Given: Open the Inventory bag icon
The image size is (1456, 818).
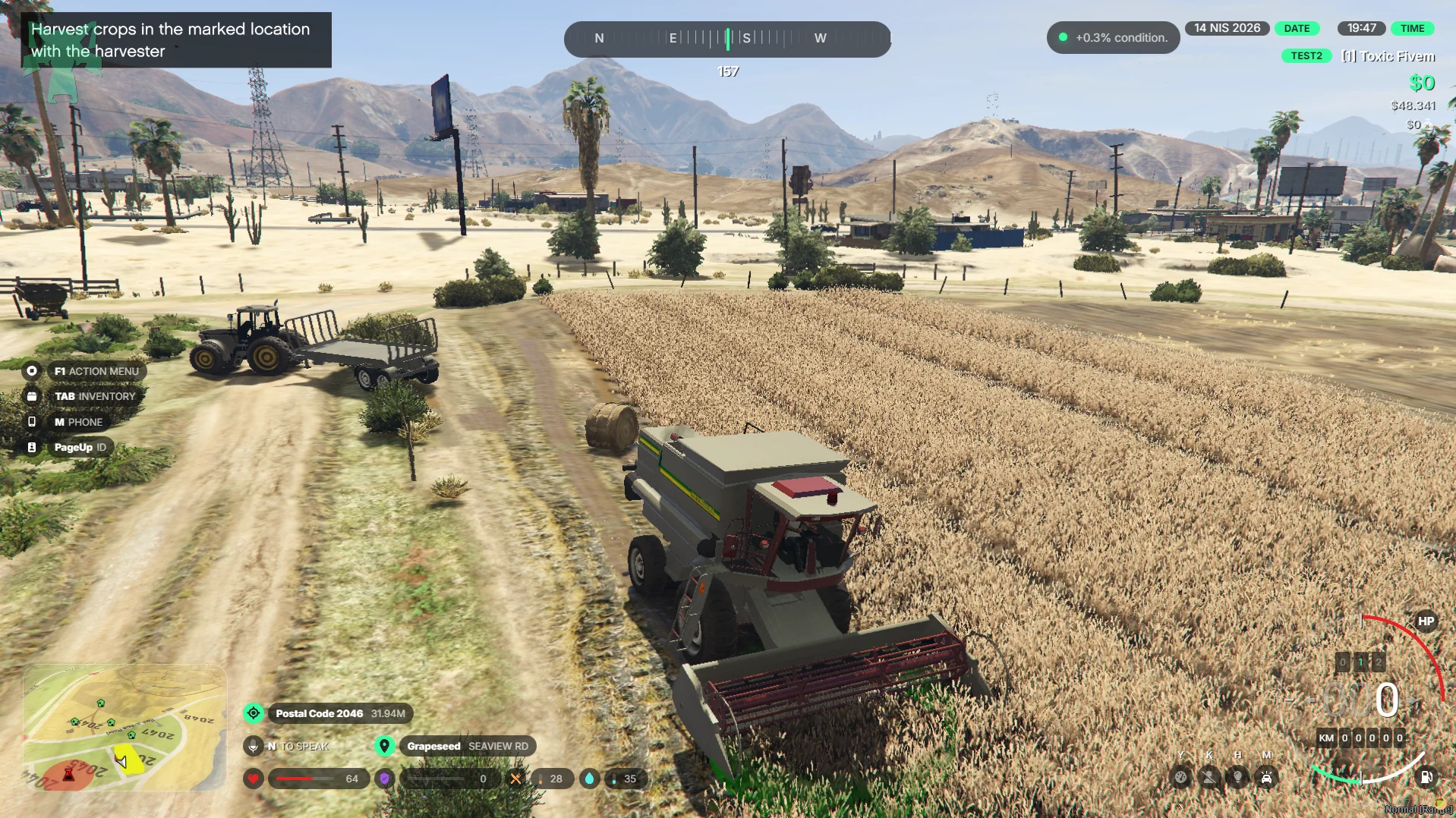Looking at the screenshot, I should tap(32, 396).
